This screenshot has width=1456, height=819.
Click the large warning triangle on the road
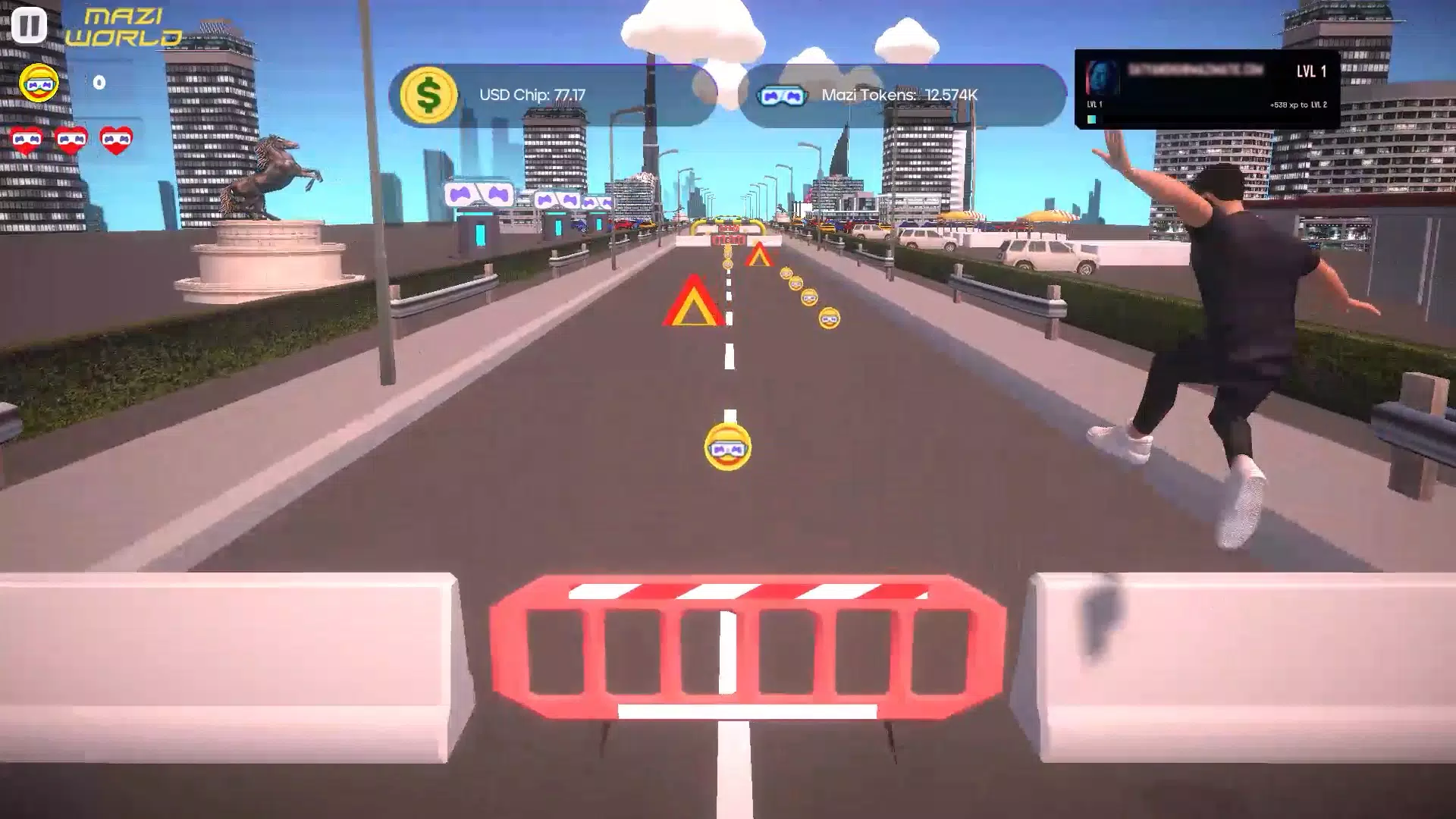coord(692,303)
